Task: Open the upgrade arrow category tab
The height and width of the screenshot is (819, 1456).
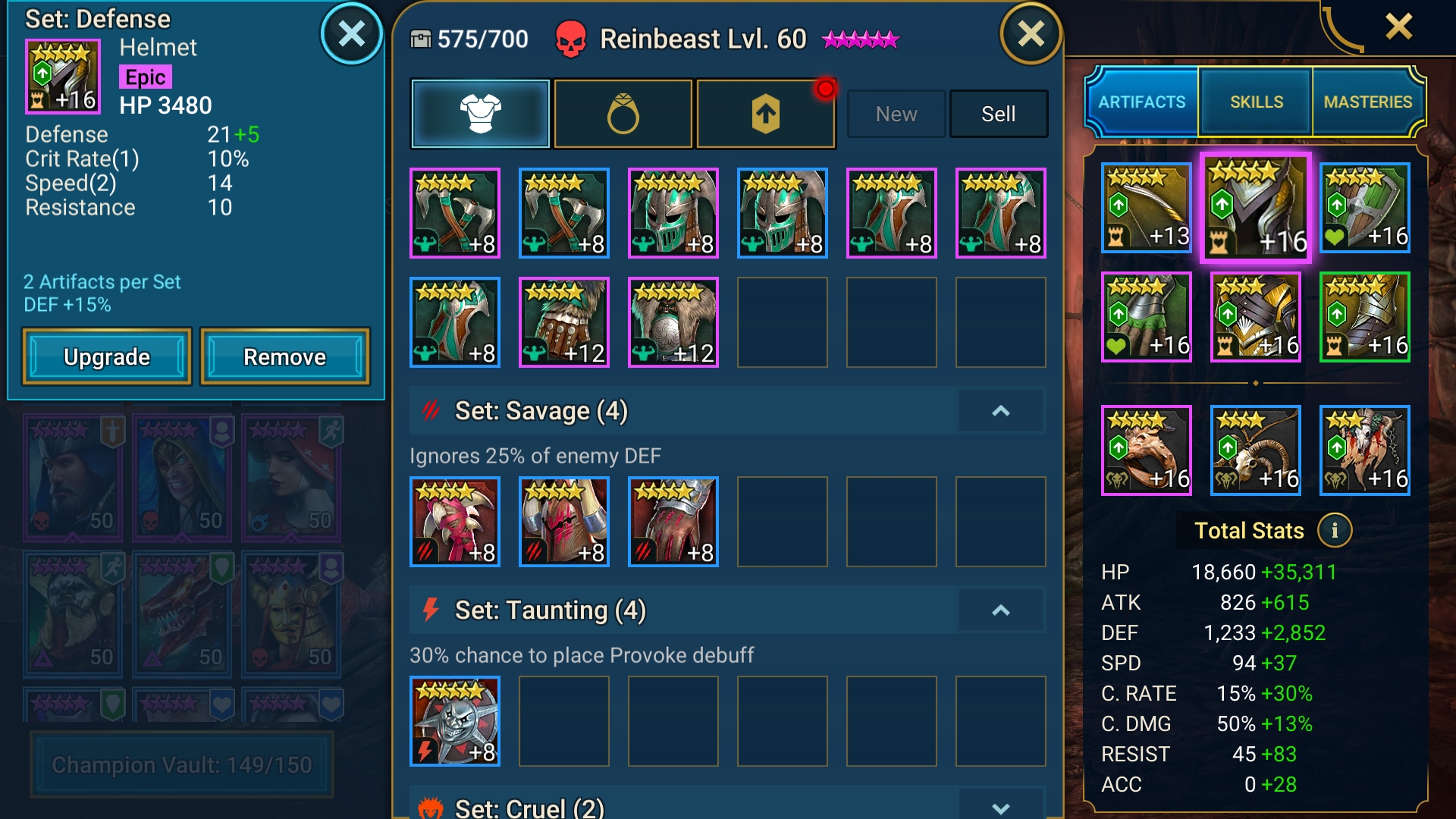Action: point(766,114)
